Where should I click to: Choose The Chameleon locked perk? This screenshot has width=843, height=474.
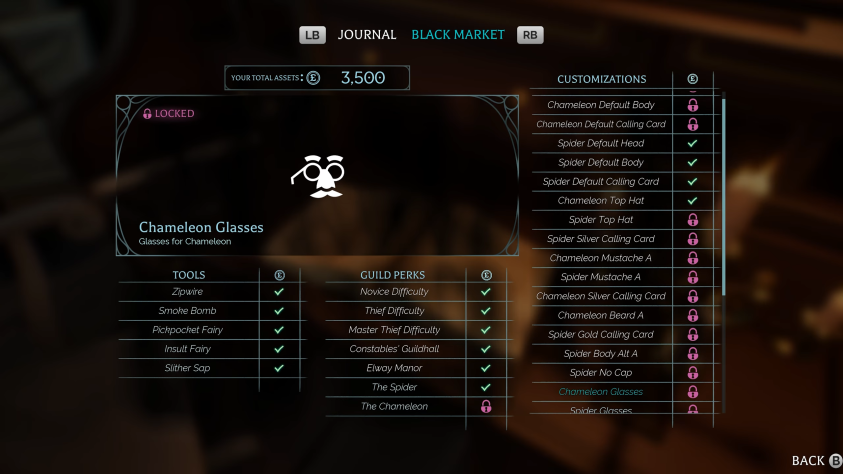(x=394, y=406)
